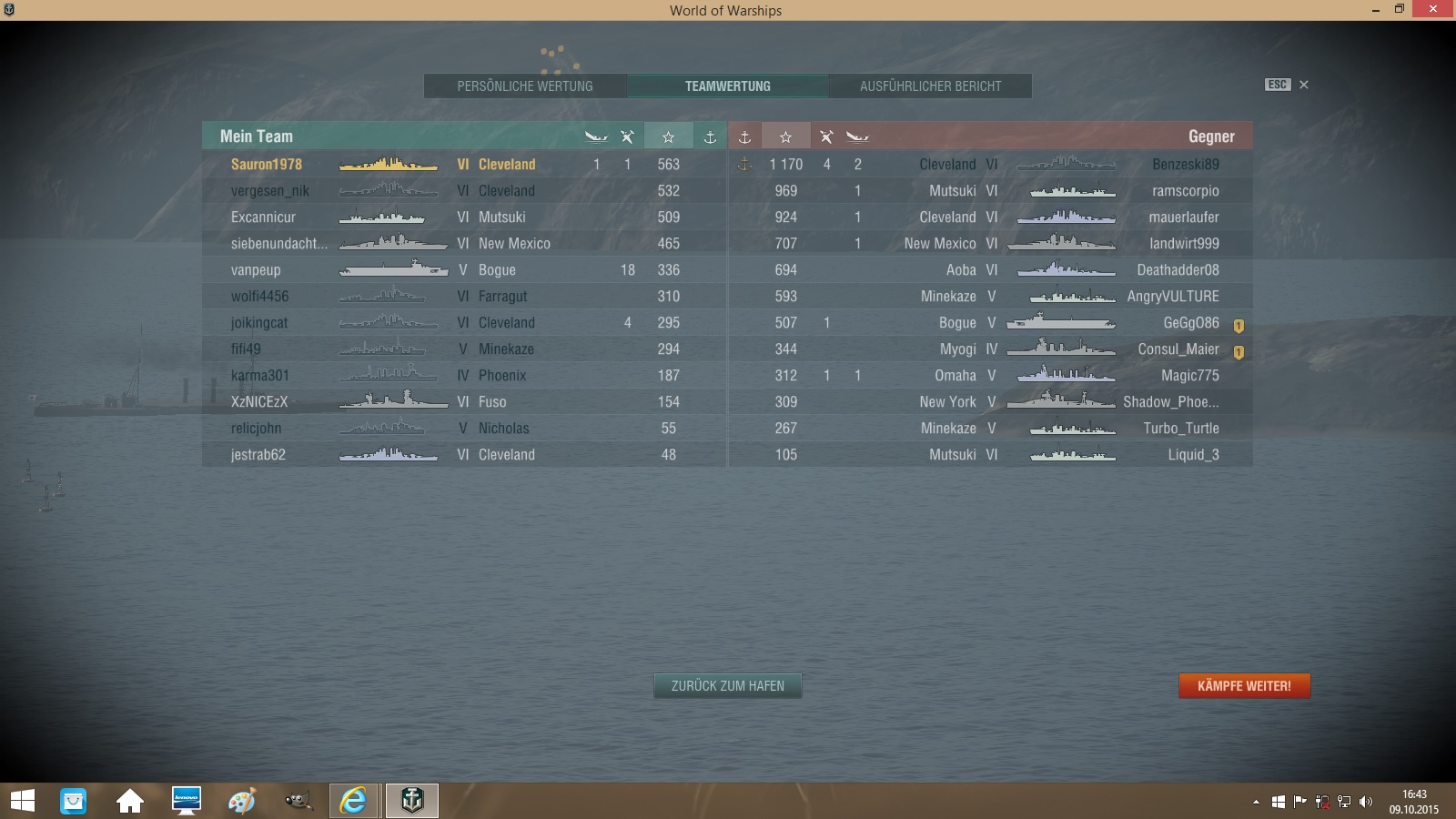Switch to the Persönliche Wertung tab

[x=525, y=86]
